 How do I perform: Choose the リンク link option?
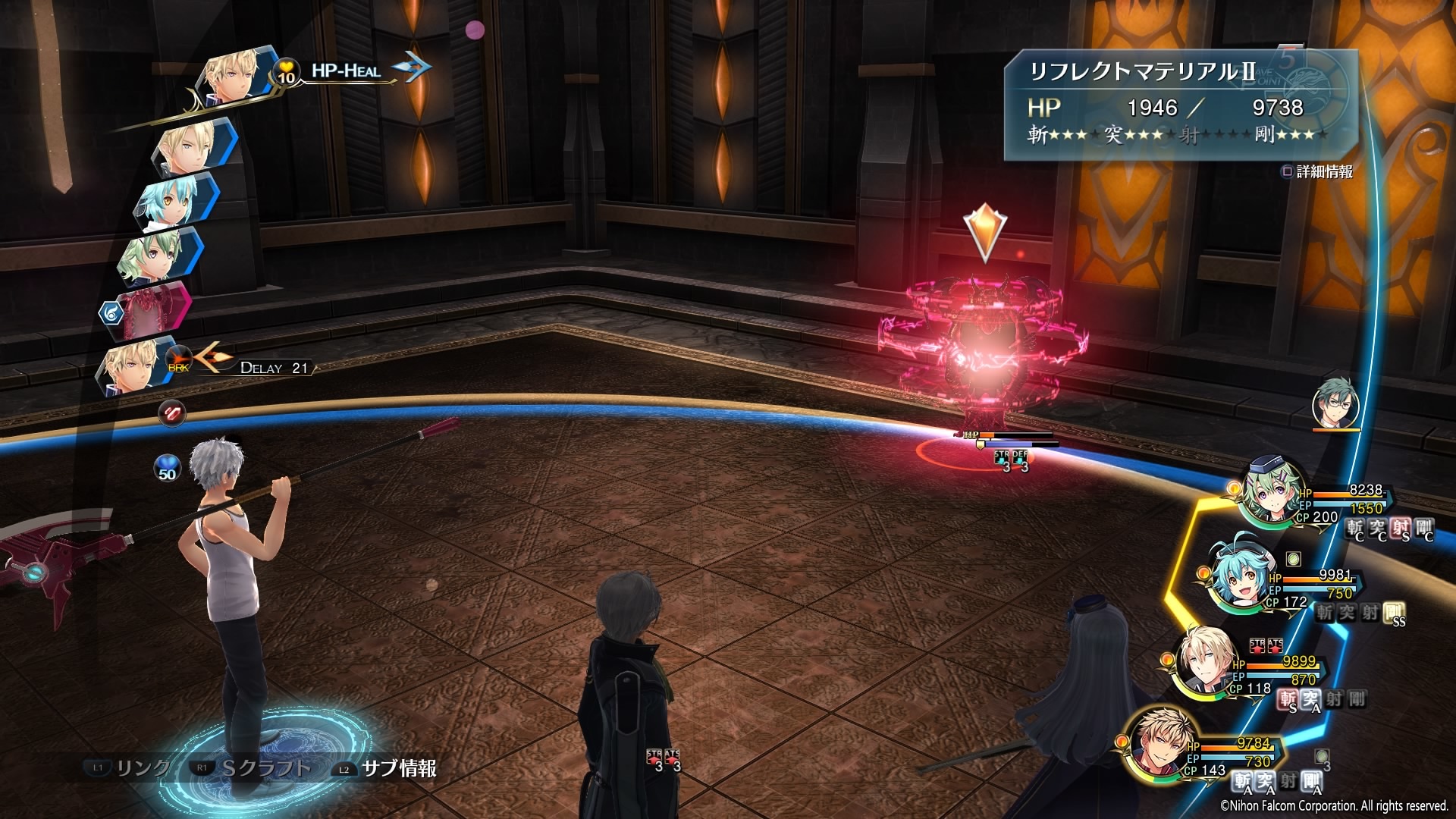click(x=141, y=769)
